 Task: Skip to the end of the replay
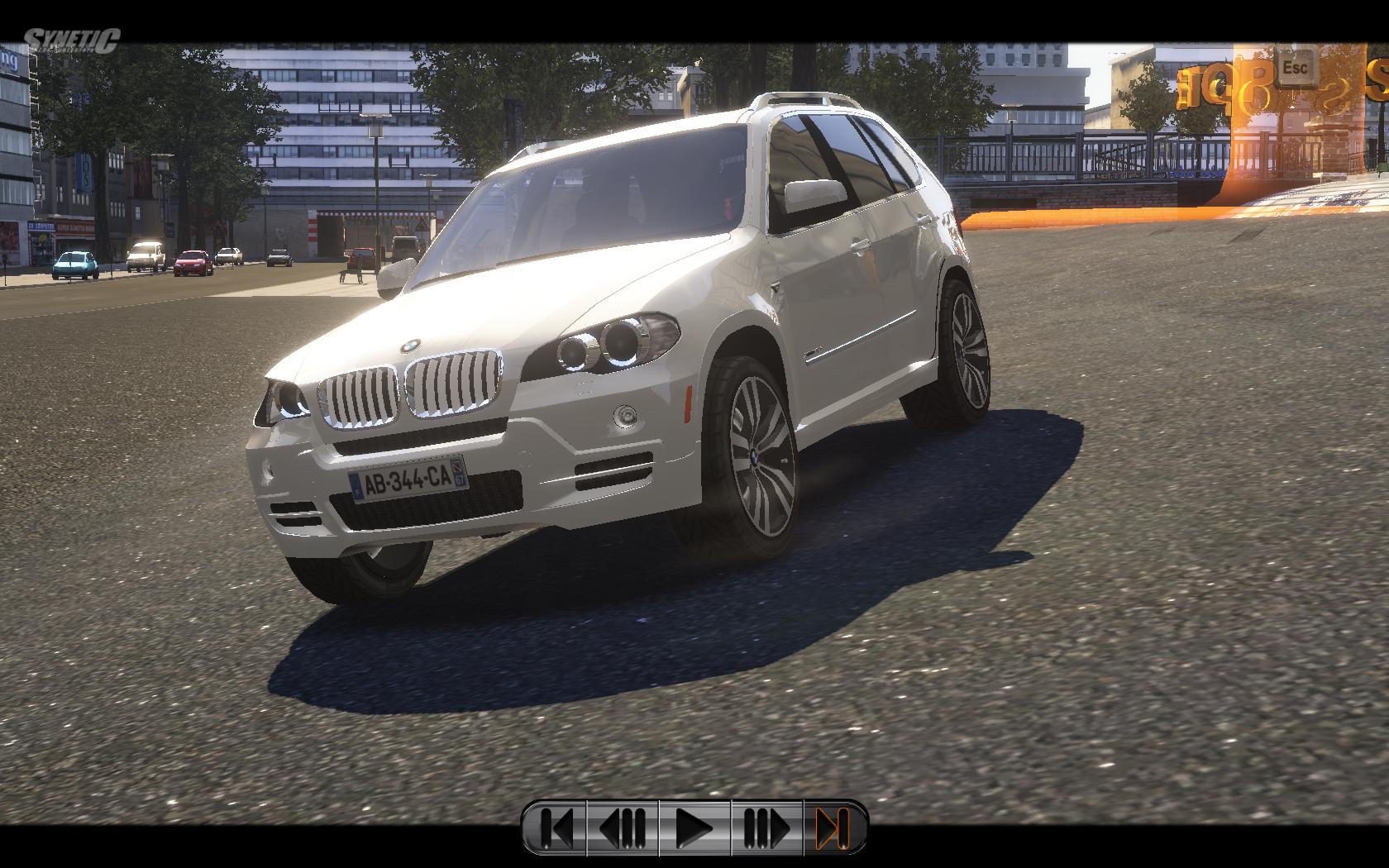click(x=833, y=827)
